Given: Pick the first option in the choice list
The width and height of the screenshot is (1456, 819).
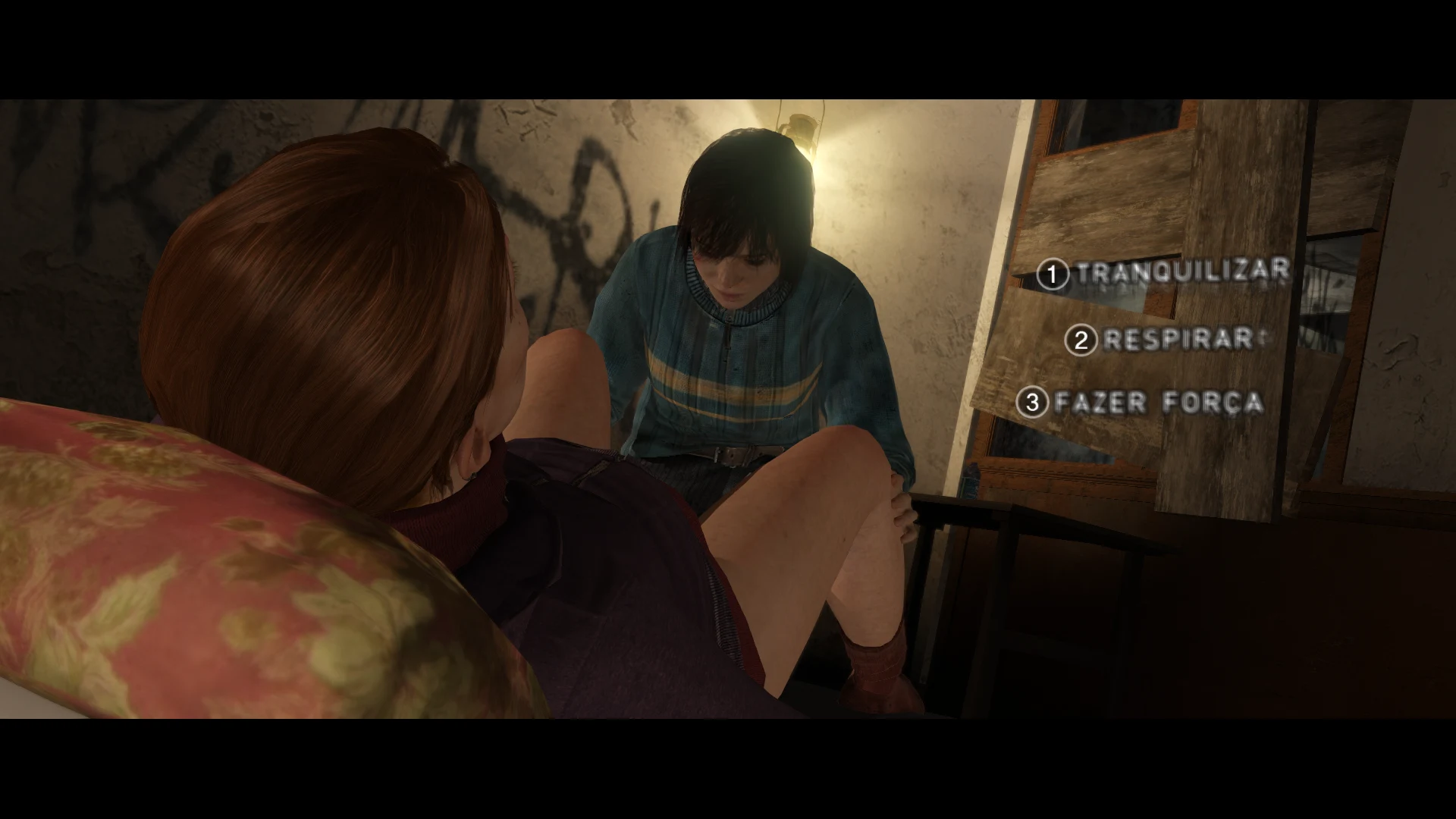Looking at the screenshot, I should pos(1187,269).
